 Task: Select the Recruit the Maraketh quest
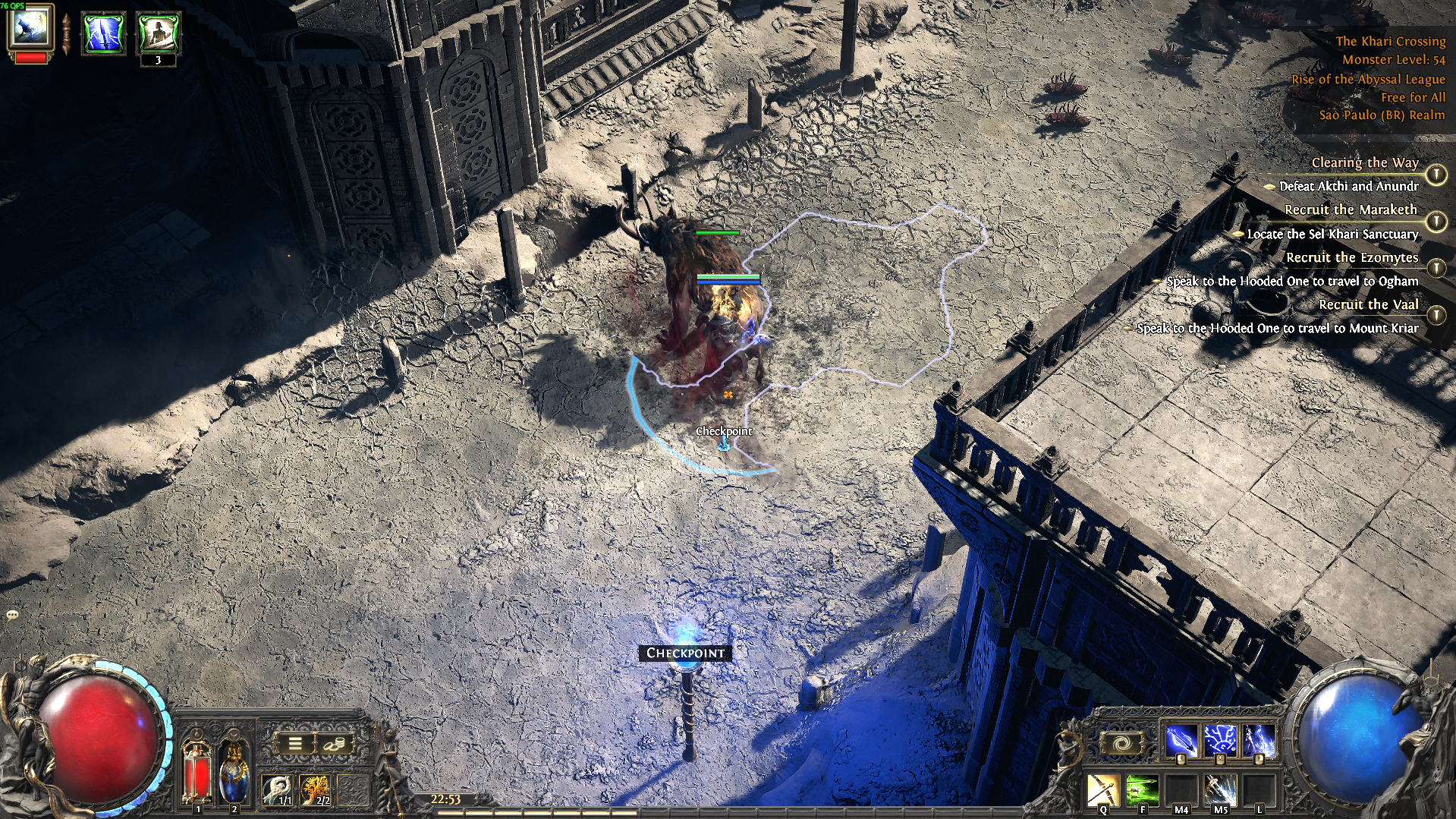1350,209
